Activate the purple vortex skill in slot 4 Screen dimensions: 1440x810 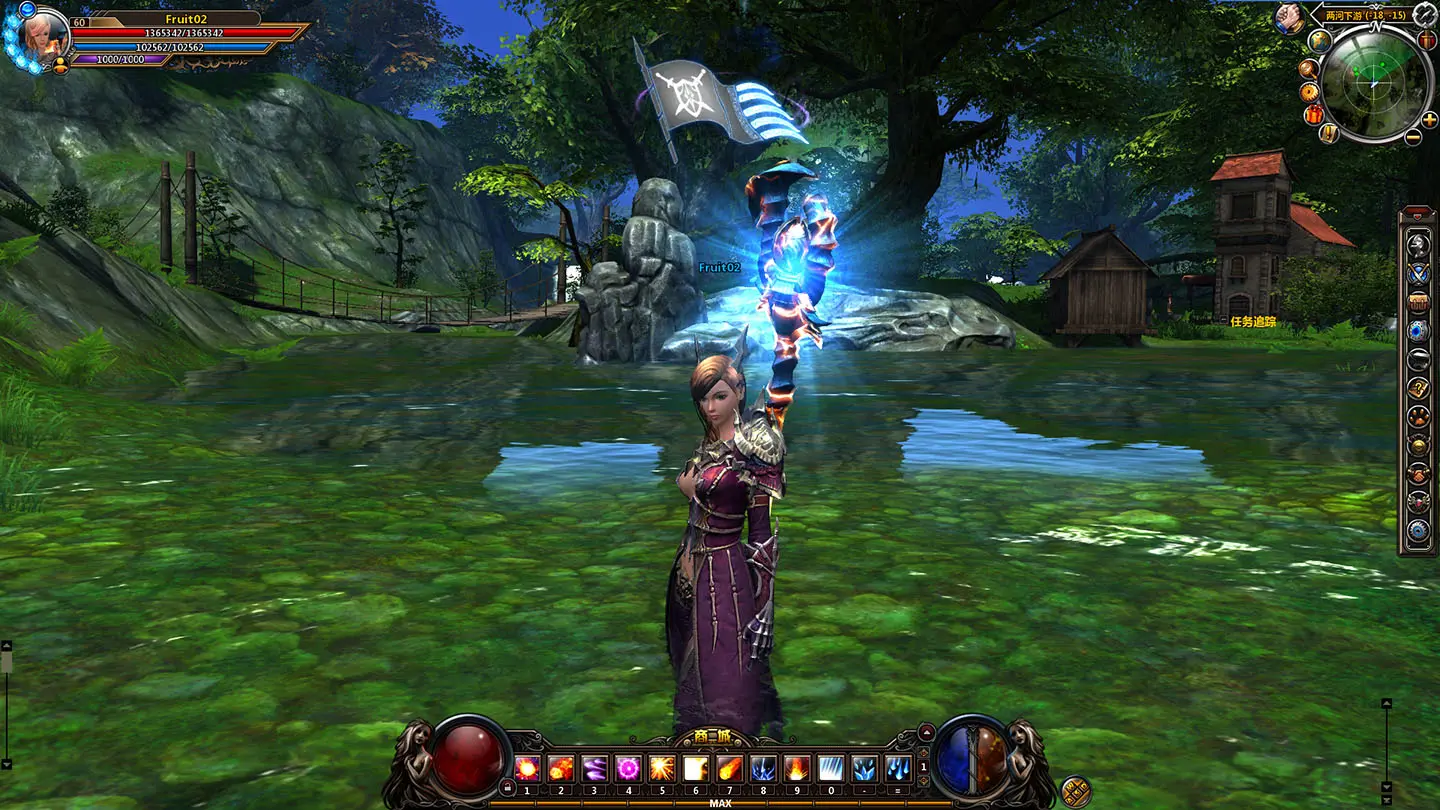coord(628,768)
